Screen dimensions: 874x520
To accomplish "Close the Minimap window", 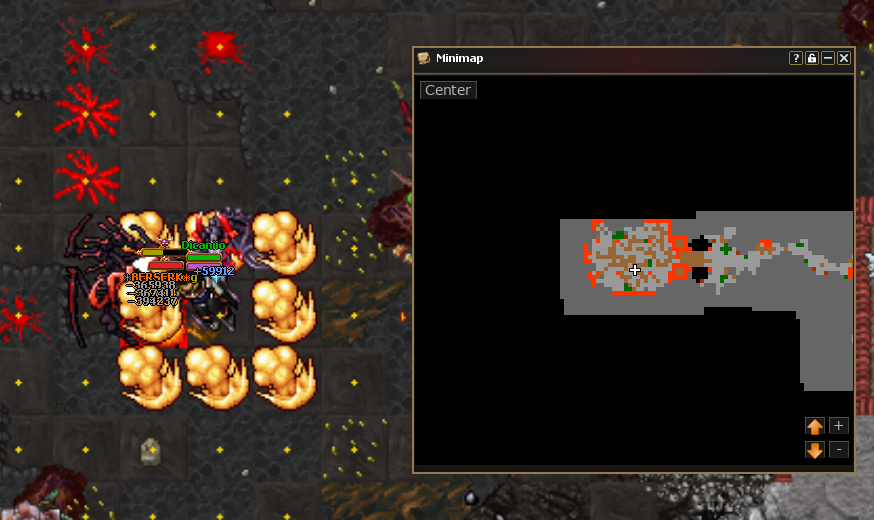I will tap(844, 58).
